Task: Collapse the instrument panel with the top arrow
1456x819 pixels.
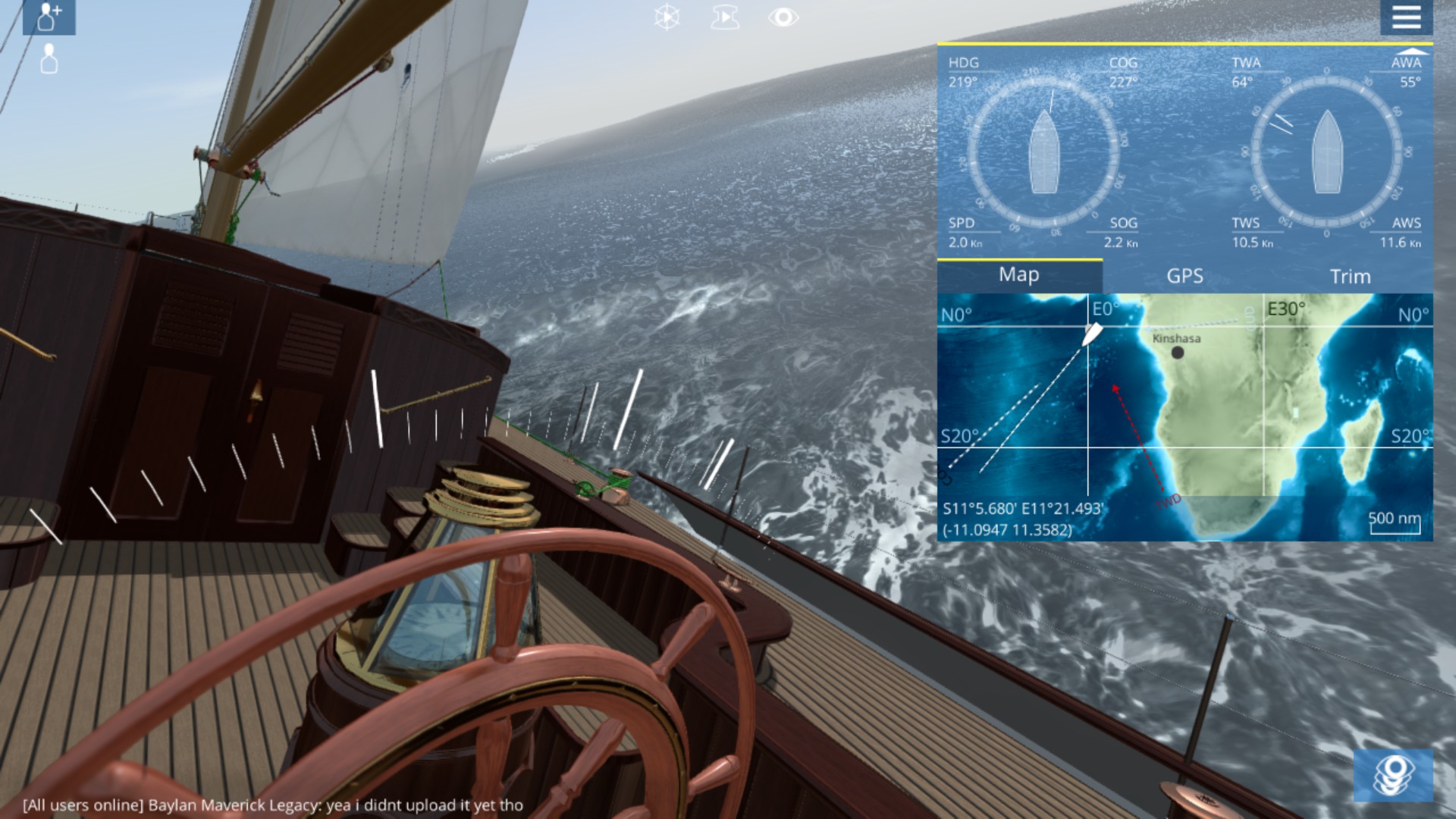Action: point(1413,51)
